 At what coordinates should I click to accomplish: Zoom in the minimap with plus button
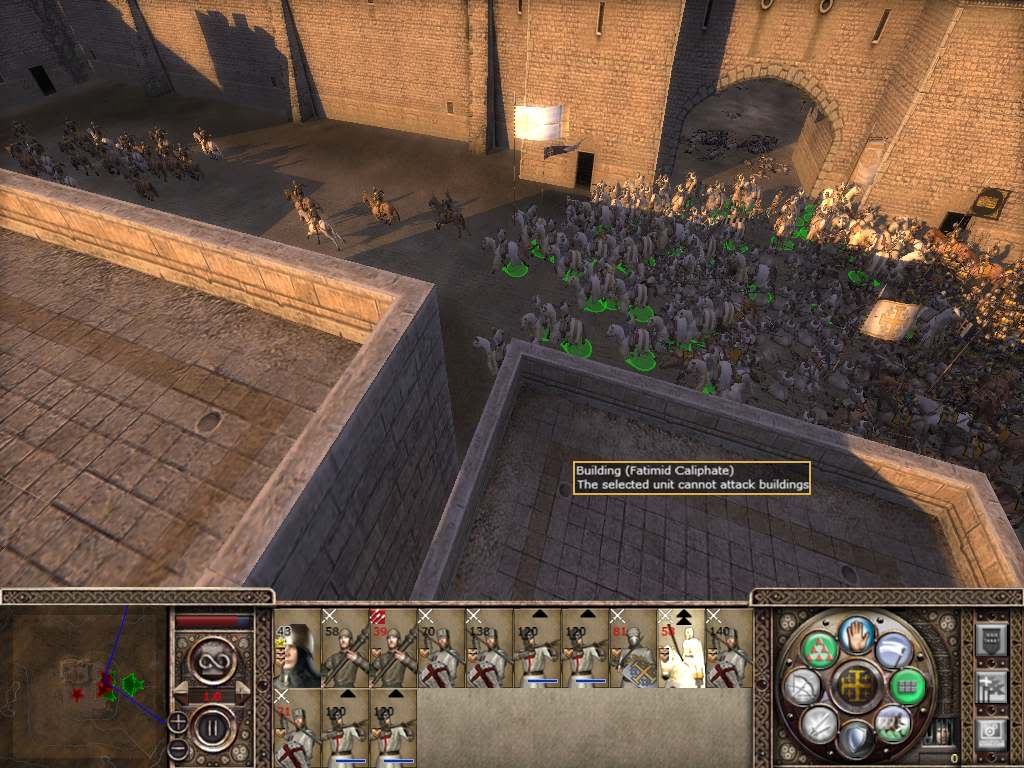177,720
